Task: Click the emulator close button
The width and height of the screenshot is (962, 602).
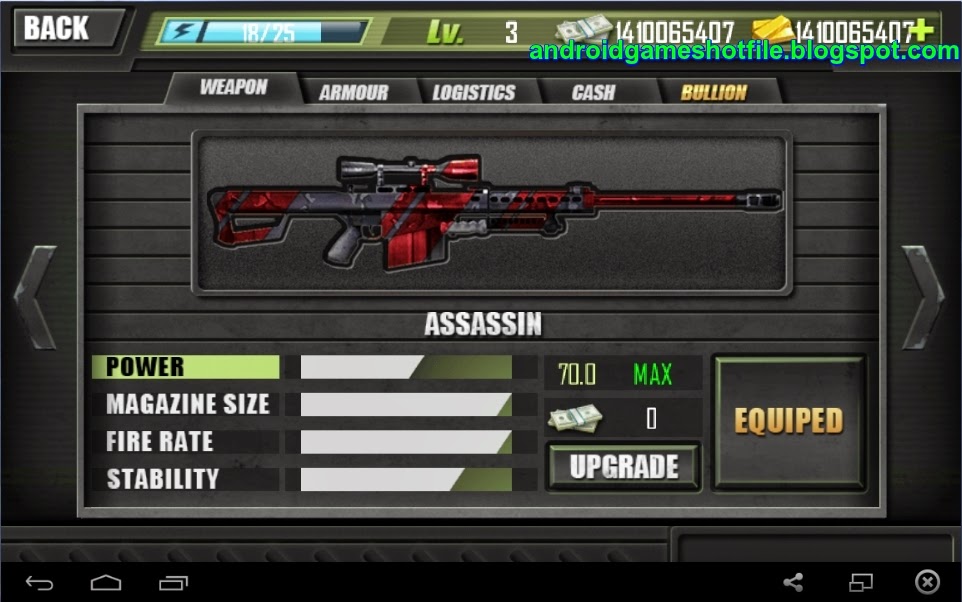Action: 927,582
